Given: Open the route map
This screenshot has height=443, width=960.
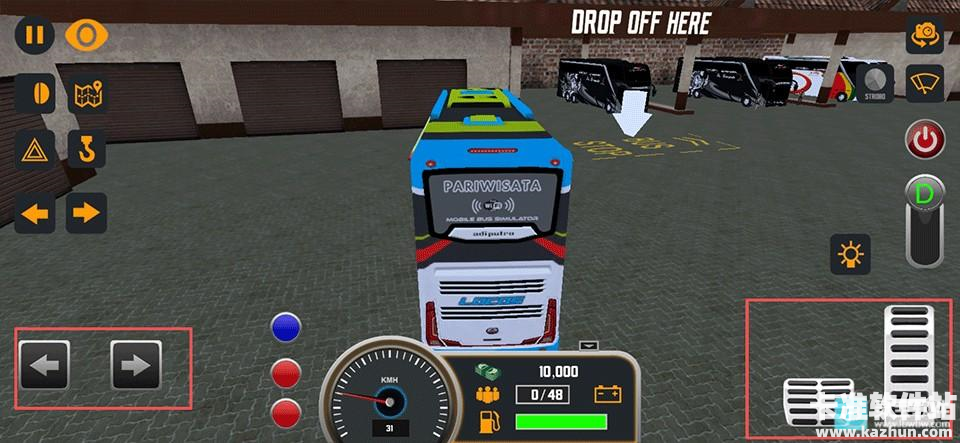Looking at the screenshot, I should [x=86, y=94].
